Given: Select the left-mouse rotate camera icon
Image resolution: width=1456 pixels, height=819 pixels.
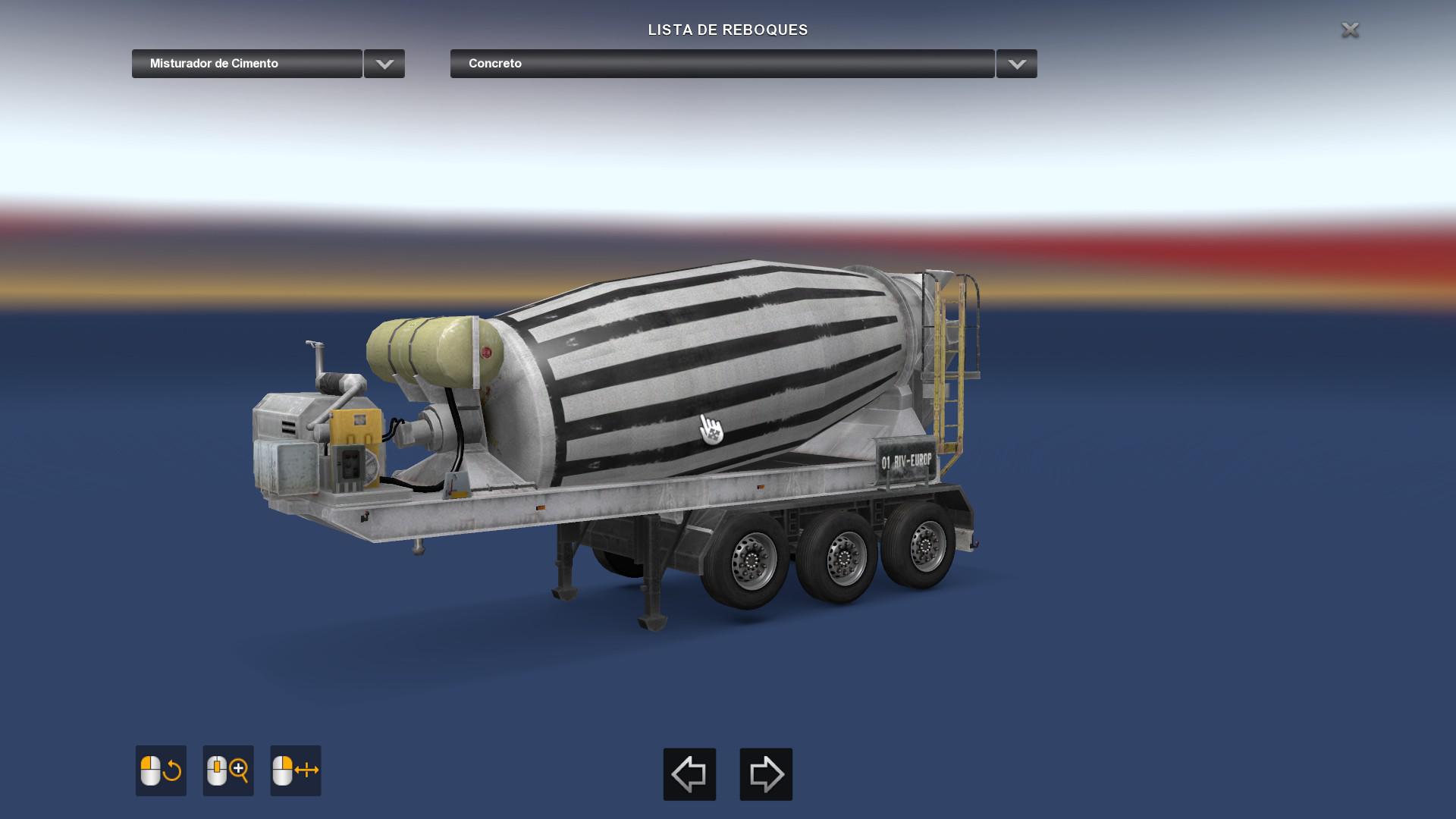Looking at the screenshot, I should [x=160, y=770].
